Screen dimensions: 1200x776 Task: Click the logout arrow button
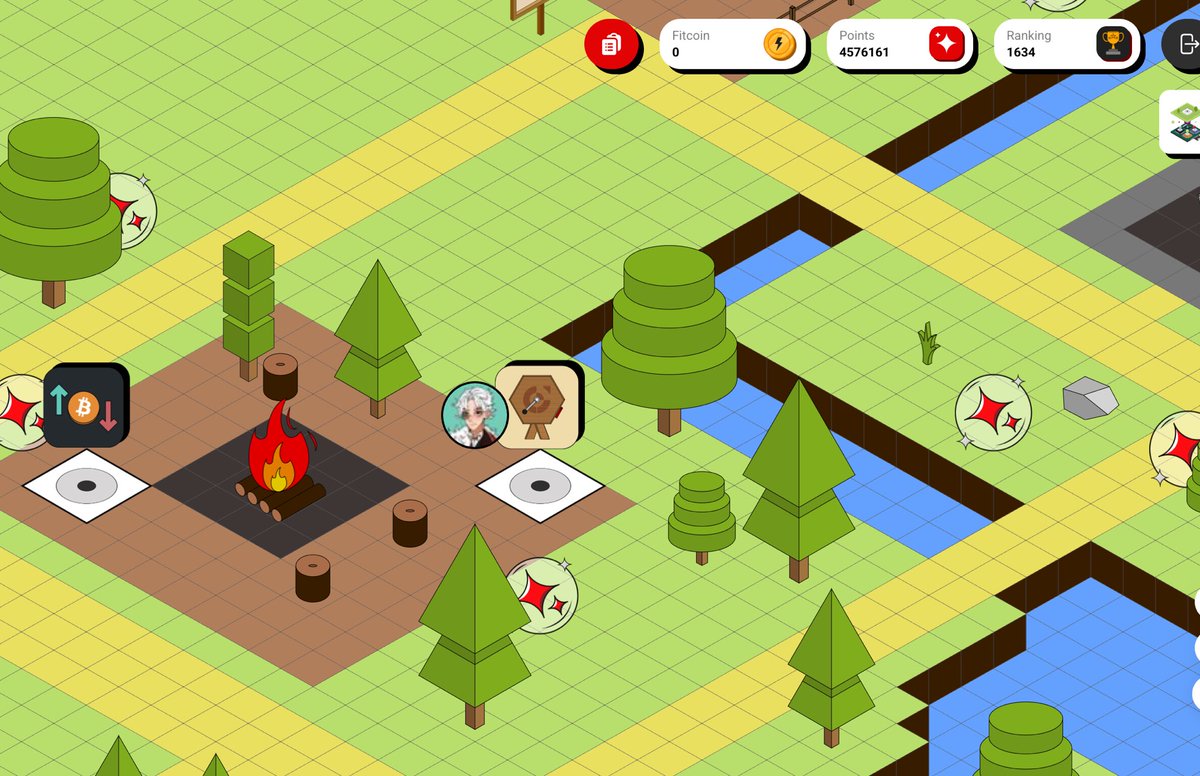point(1186,44)
